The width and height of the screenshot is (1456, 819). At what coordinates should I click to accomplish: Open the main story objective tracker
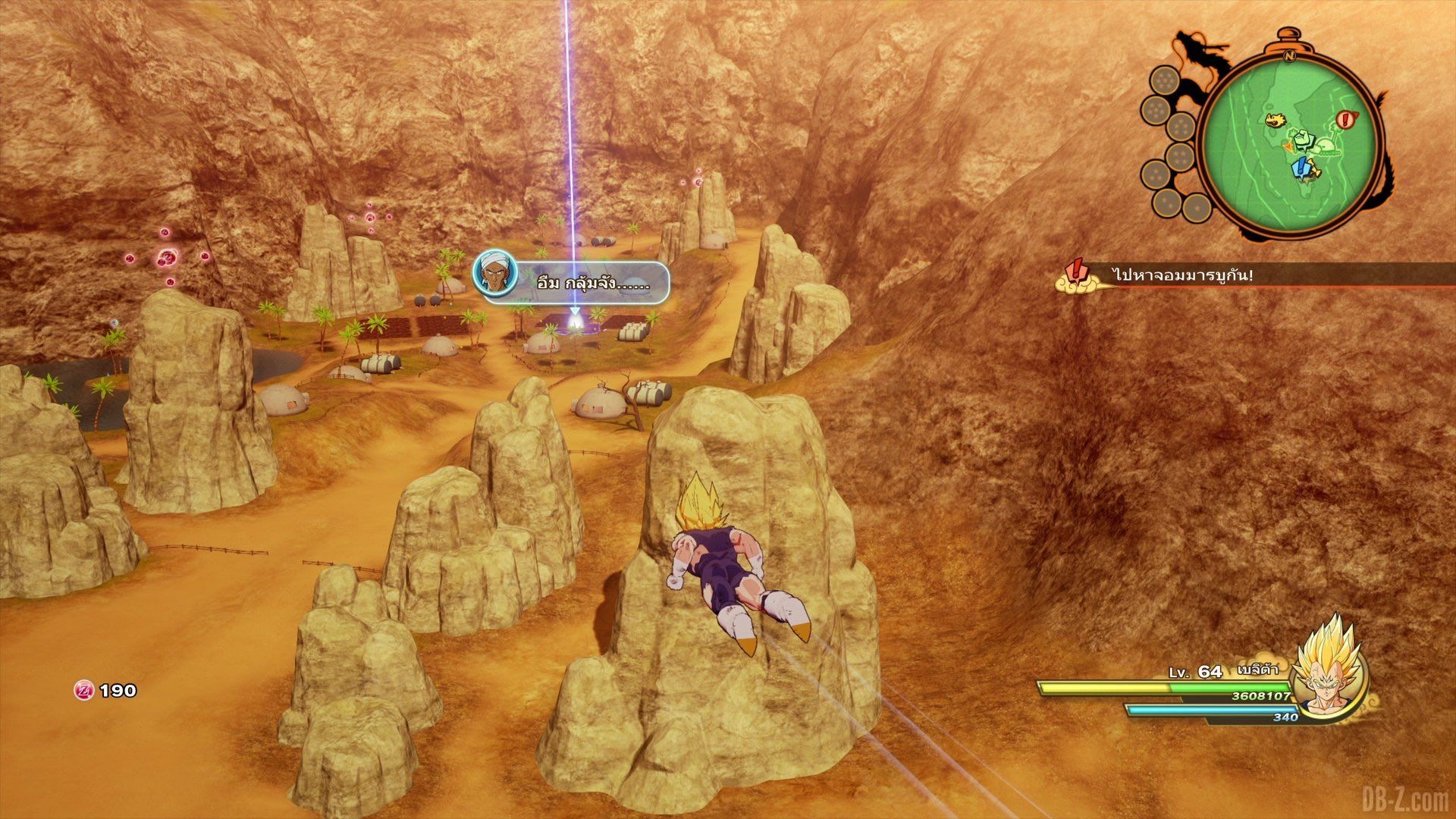(x=1183, y=275)
